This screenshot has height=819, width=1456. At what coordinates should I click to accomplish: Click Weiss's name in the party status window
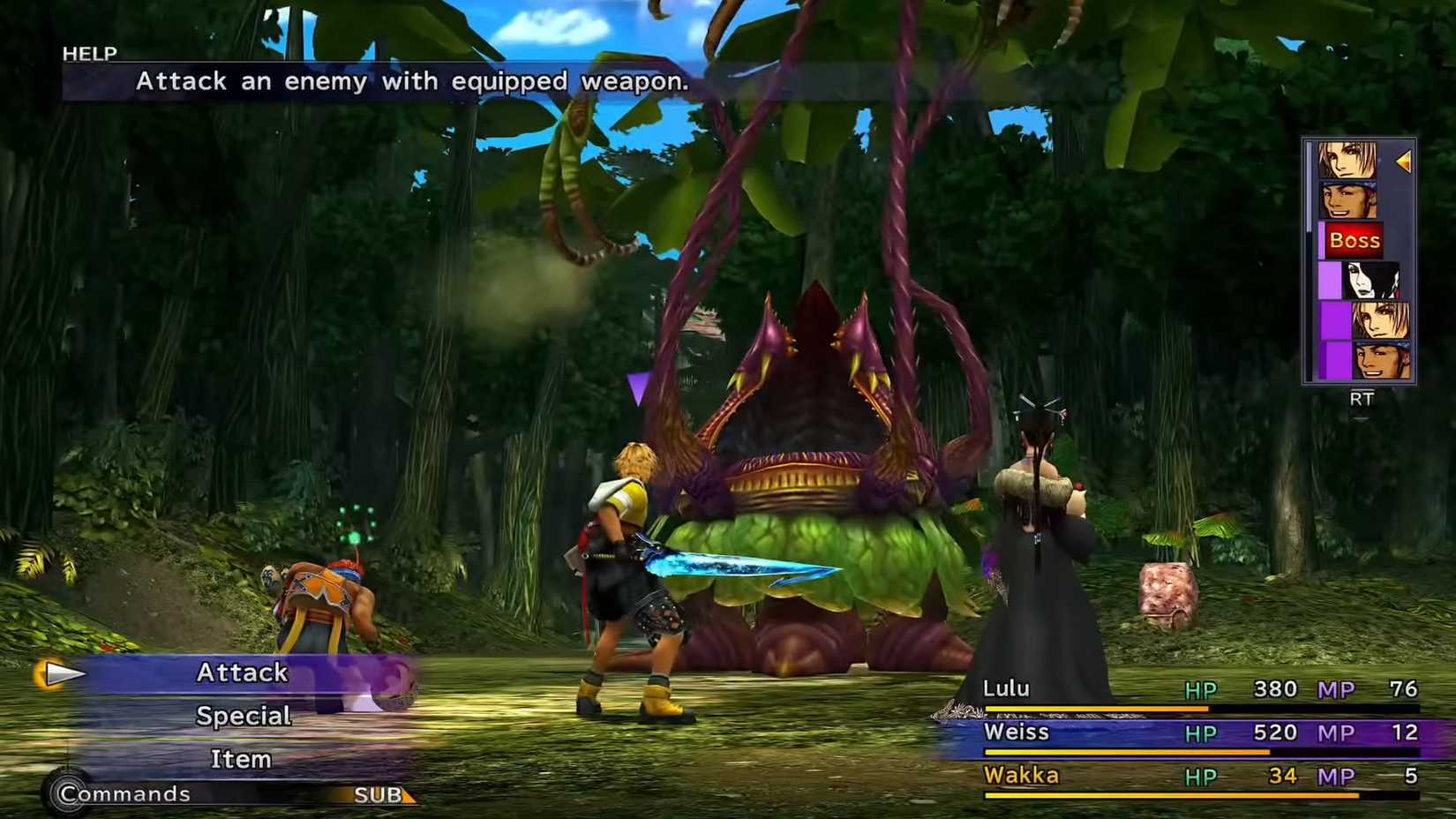click(1019, 732)
